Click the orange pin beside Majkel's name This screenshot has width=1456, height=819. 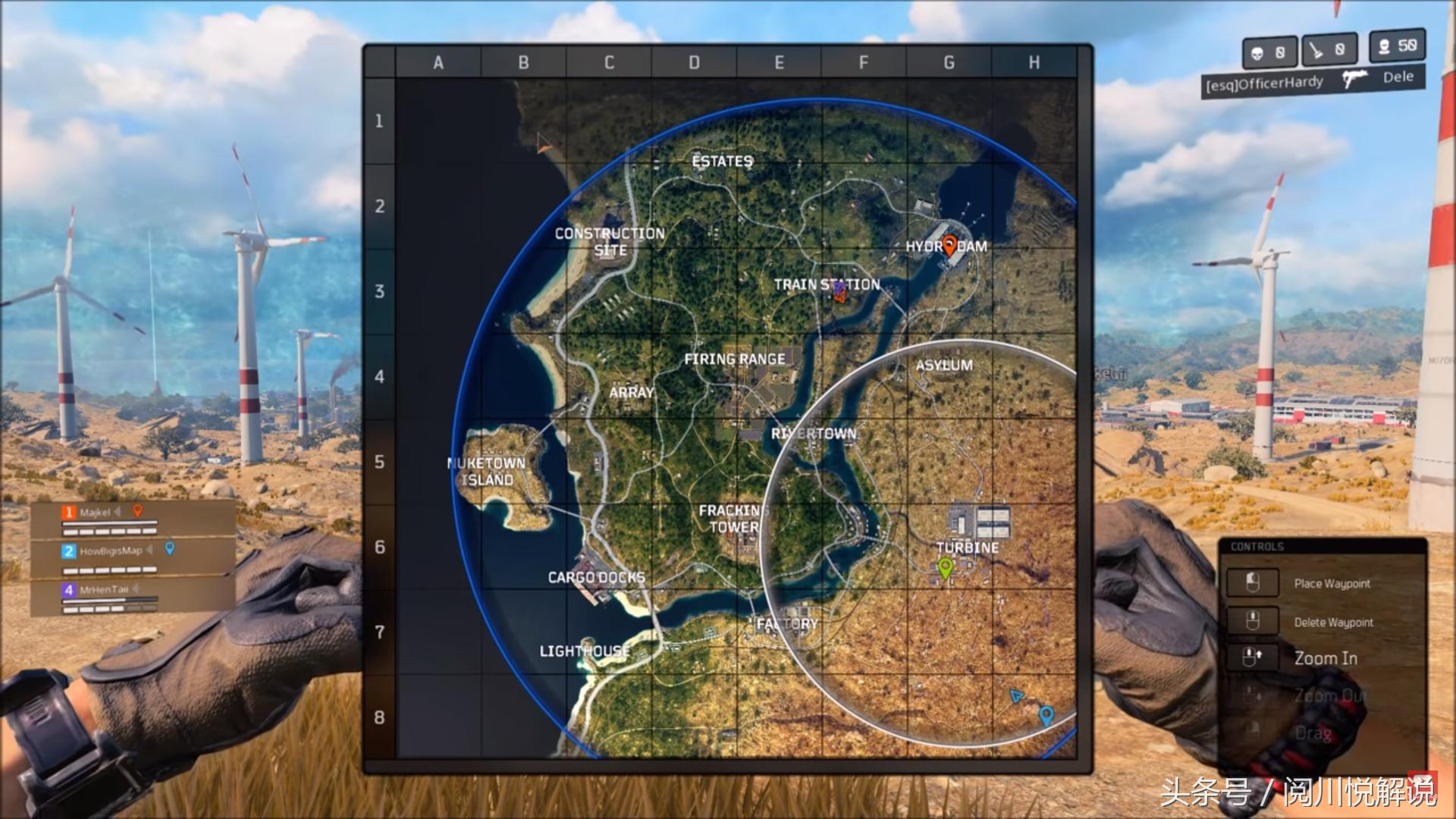coord(138,511)
